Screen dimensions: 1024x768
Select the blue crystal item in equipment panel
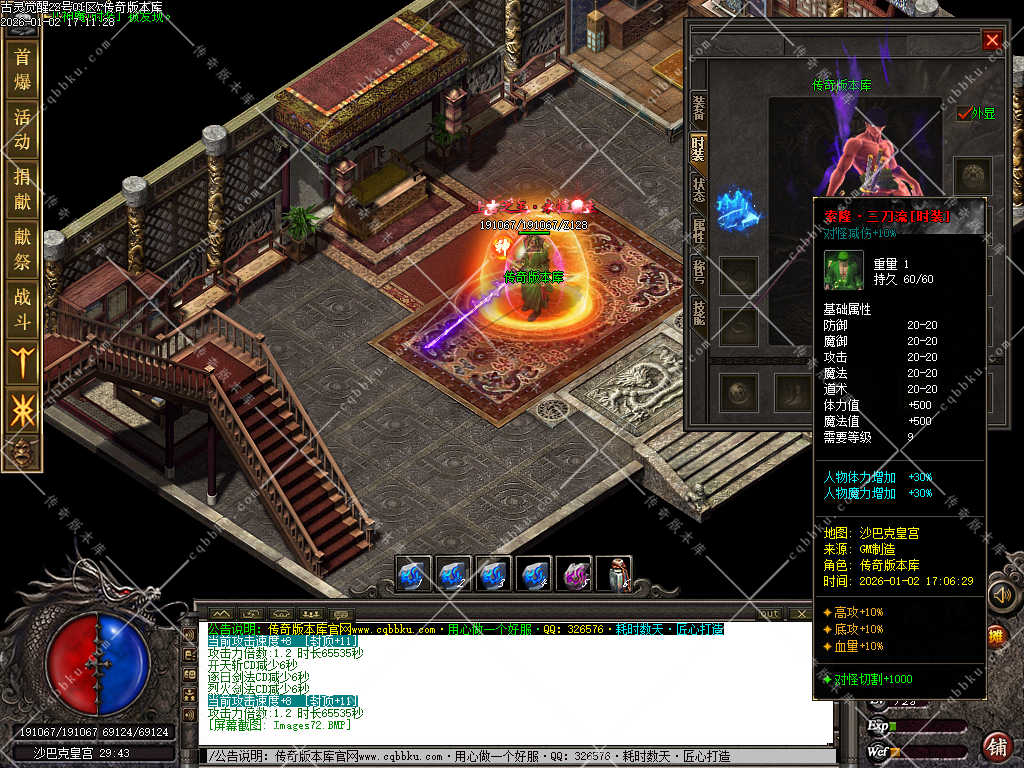click(x=738, y=208)
